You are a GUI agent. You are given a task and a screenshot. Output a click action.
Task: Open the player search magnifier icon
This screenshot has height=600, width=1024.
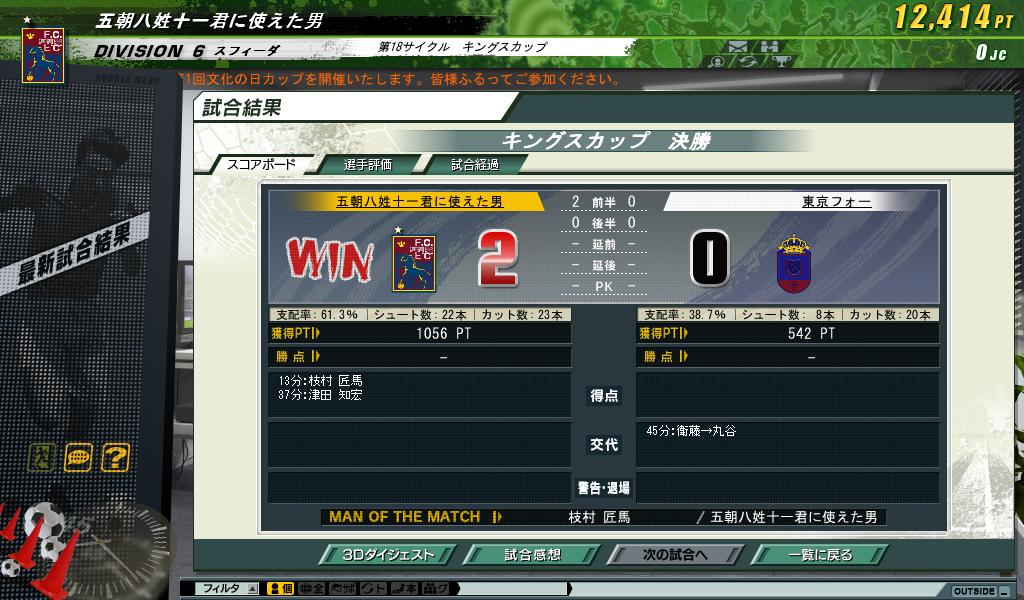click(717, 62)
